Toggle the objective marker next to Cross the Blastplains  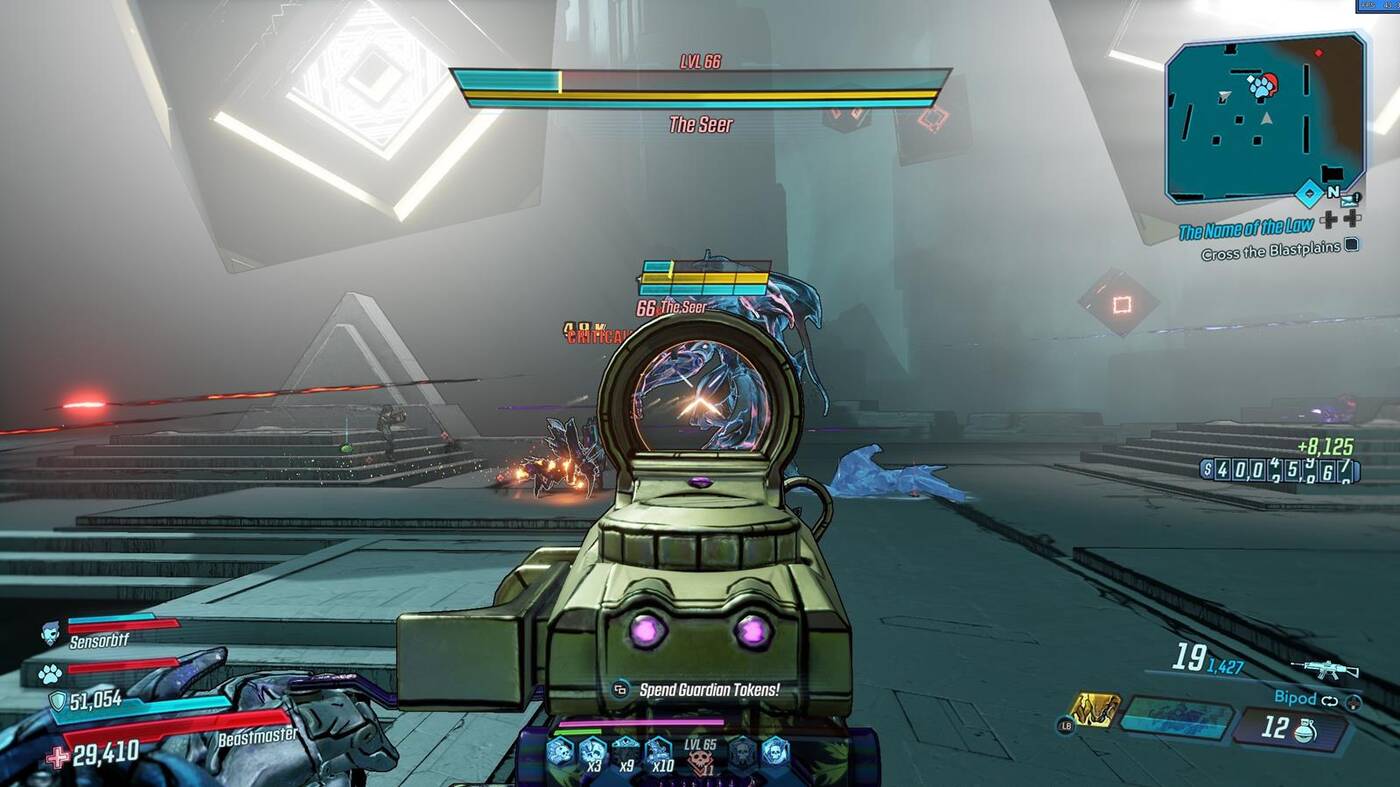[1351, 244]
